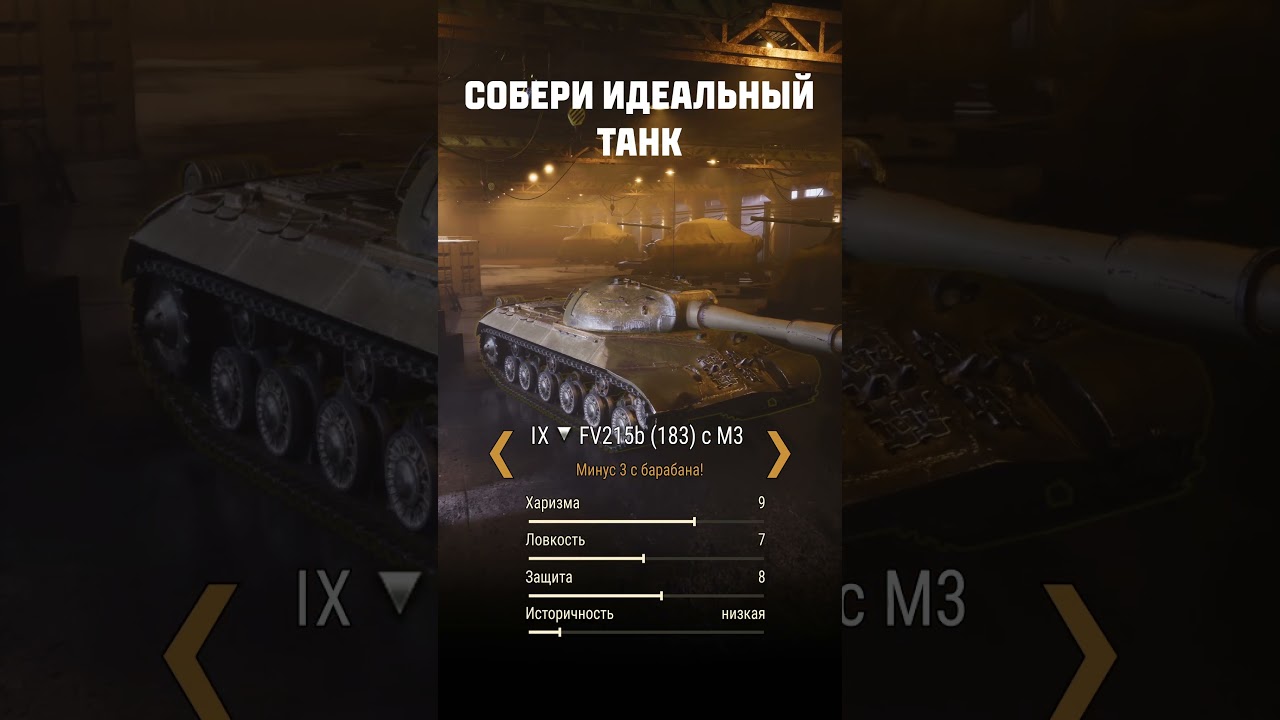1280x720 pixels.
Task: Go to the previous tank with the left arrow
Action: [501, 454]
